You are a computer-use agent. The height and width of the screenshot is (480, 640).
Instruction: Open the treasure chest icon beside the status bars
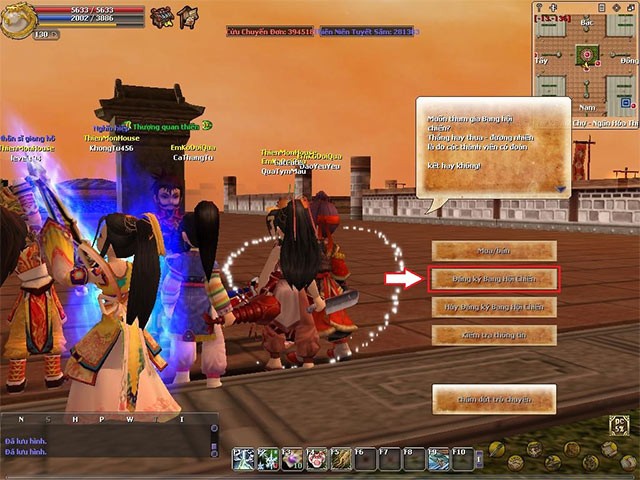click(161, 17)
